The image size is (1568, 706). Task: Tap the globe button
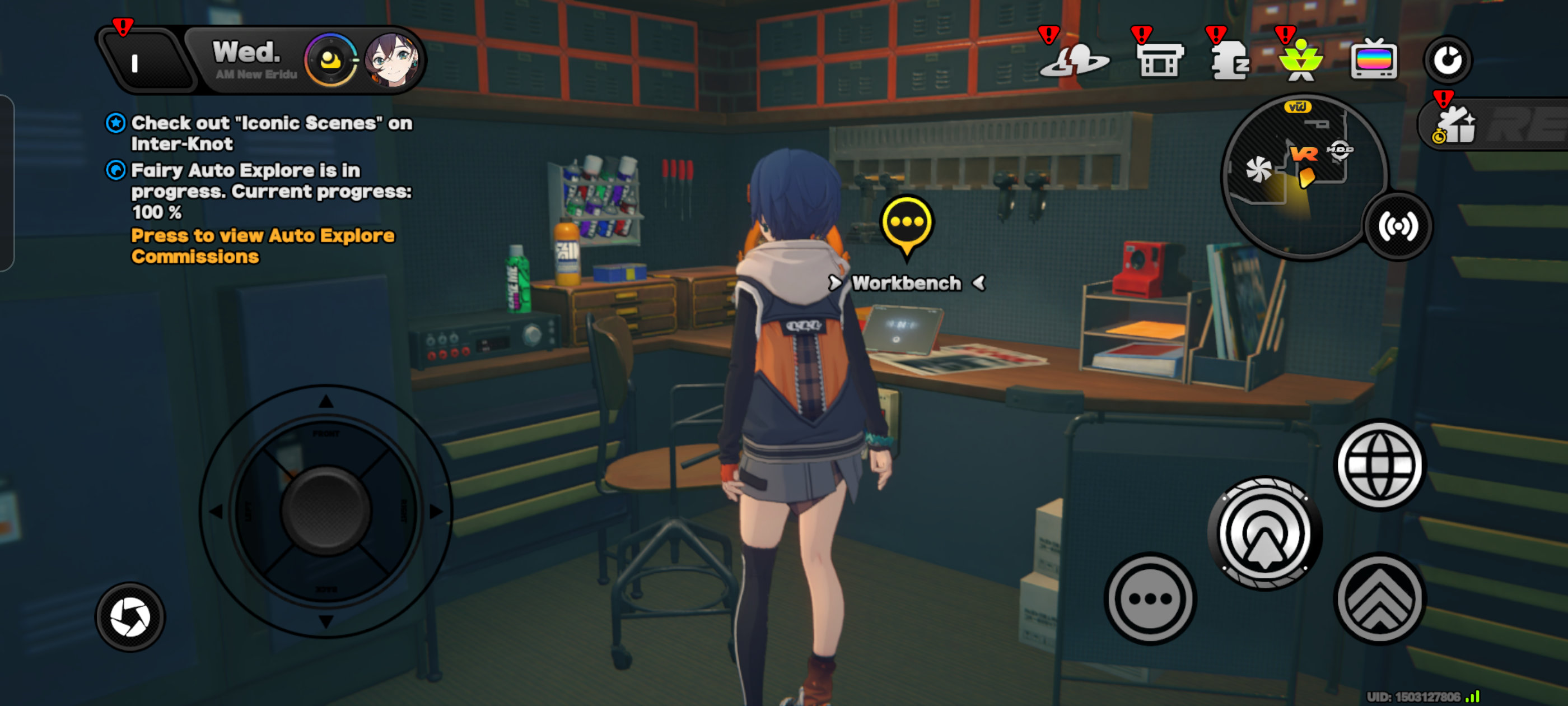[x=1379, y=465]
